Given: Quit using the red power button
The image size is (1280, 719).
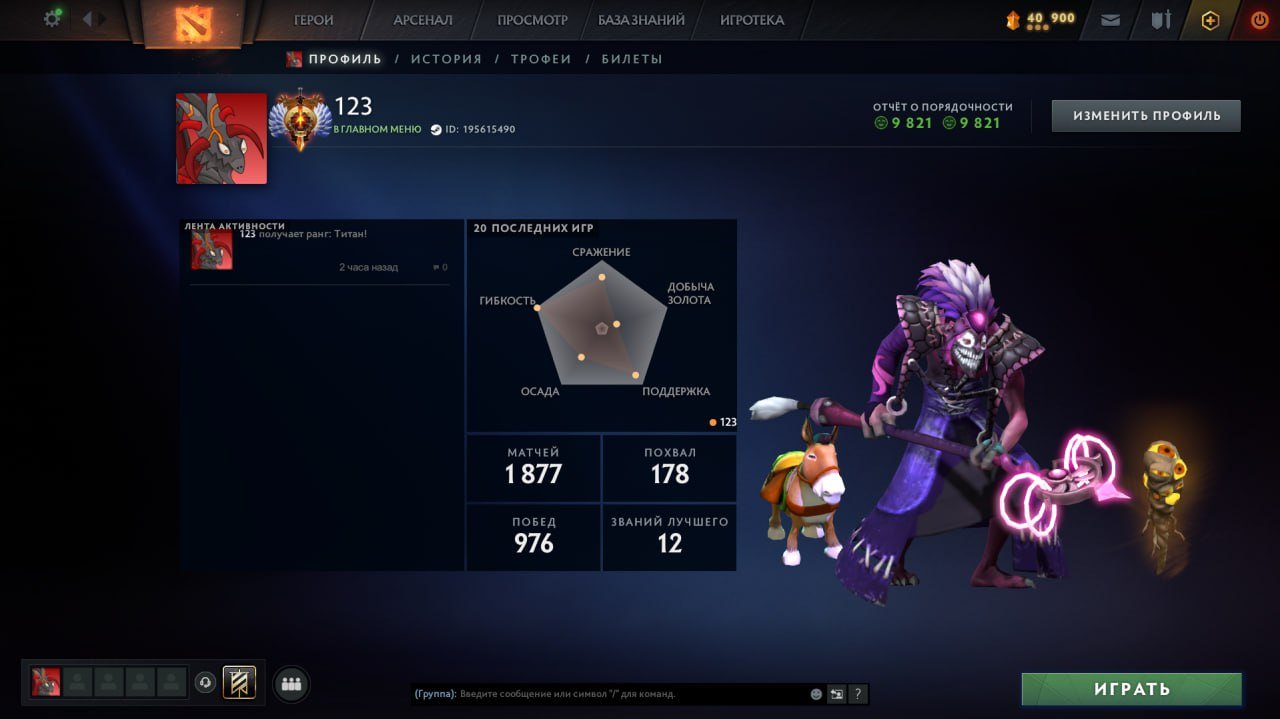Looking at the screenshot, I should point(1259,20).
